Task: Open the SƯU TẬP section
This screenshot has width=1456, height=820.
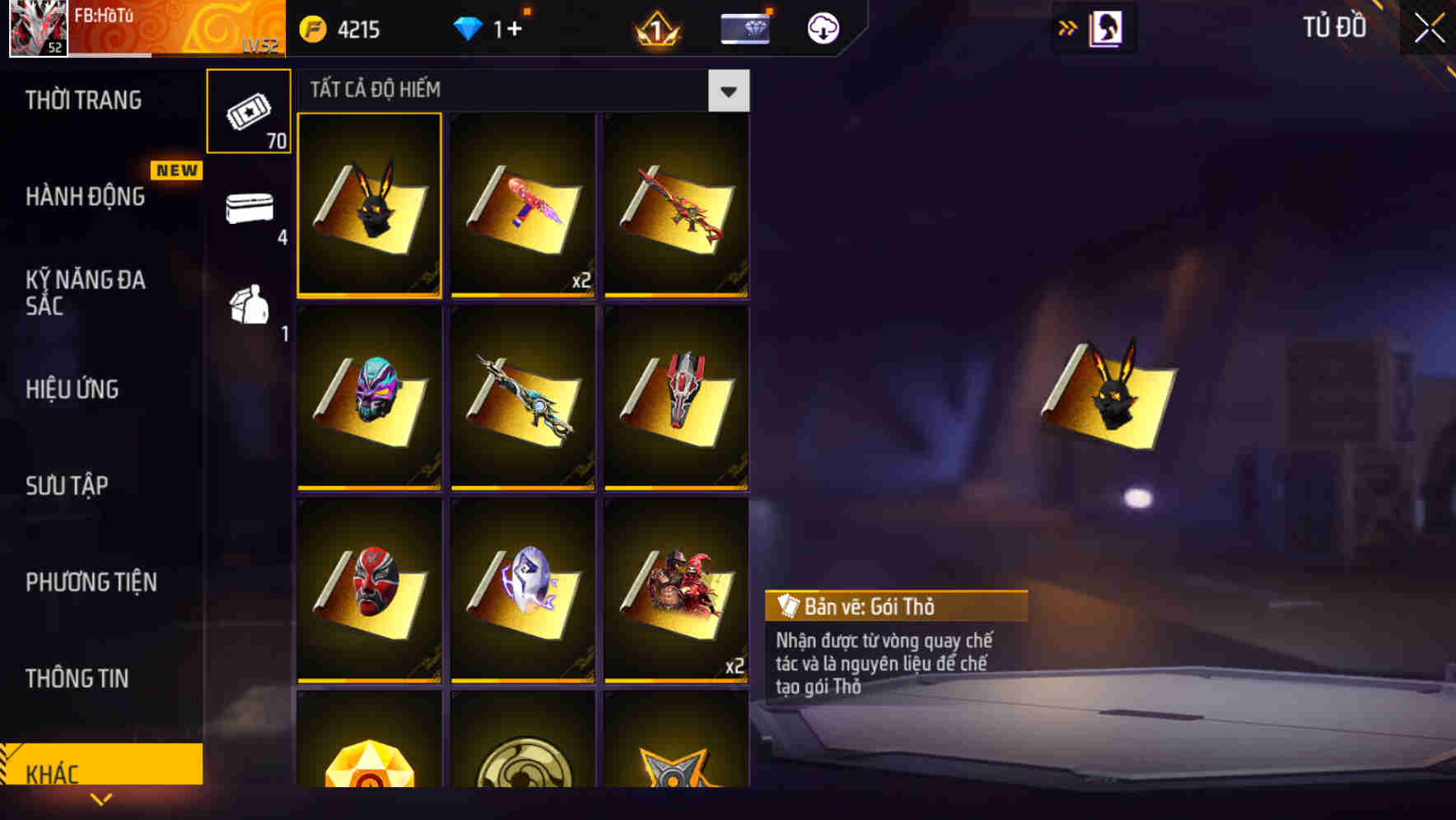Action: (68, 486)
